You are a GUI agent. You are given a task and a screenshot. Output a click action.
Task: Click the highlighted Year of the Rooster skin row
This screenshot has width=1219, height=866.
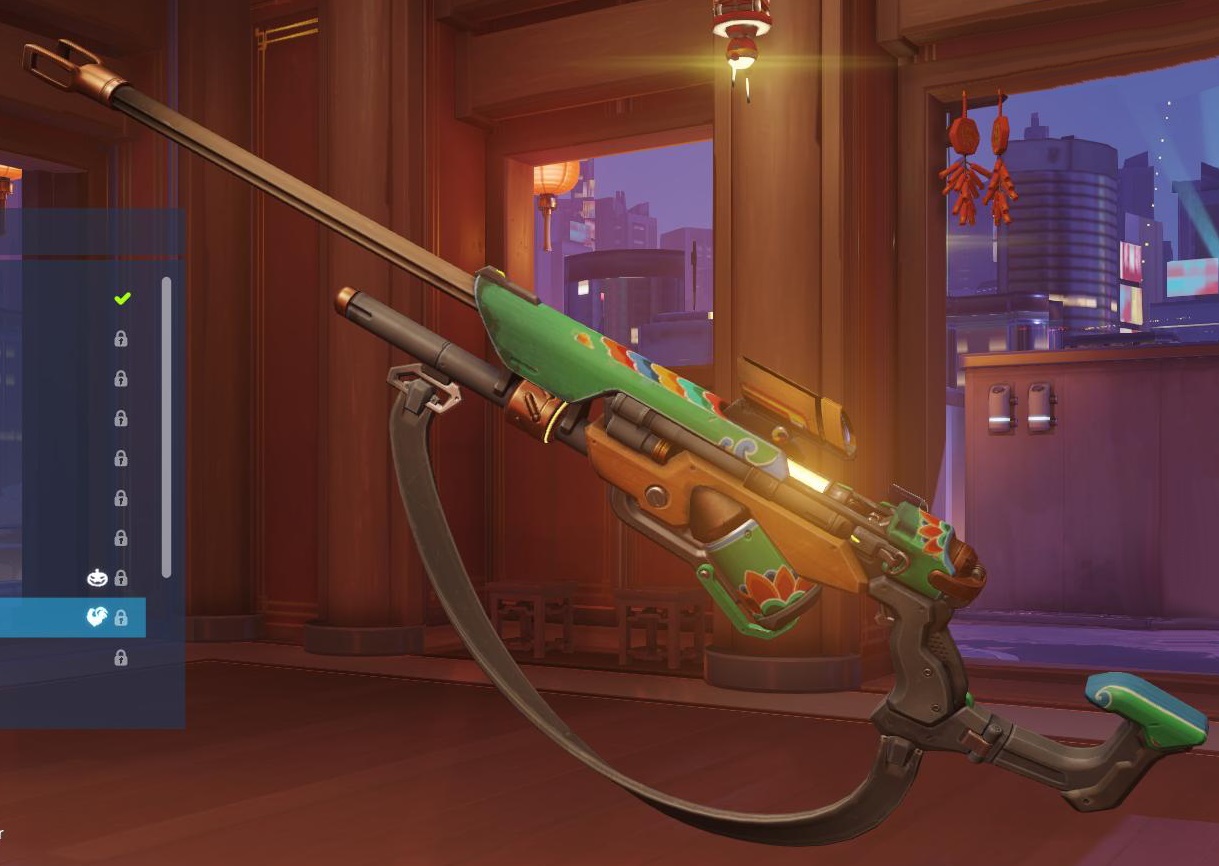click(70, 618)
